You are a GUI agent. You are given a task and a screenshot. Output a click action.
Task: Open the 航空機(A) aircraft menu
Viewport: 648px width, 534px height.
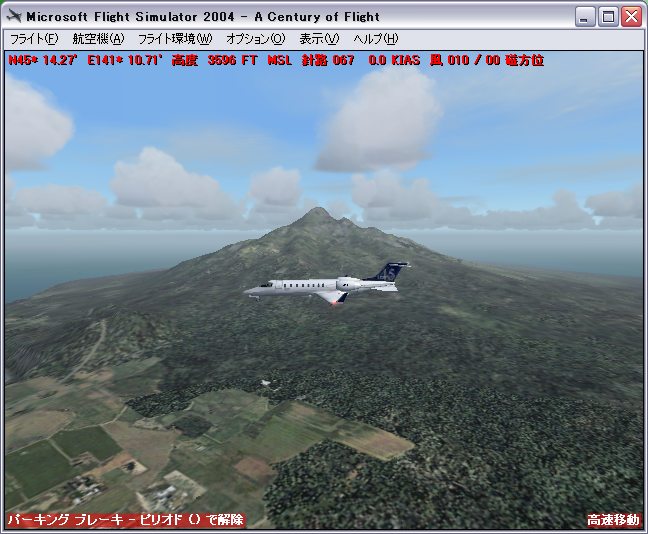point(98,39)
